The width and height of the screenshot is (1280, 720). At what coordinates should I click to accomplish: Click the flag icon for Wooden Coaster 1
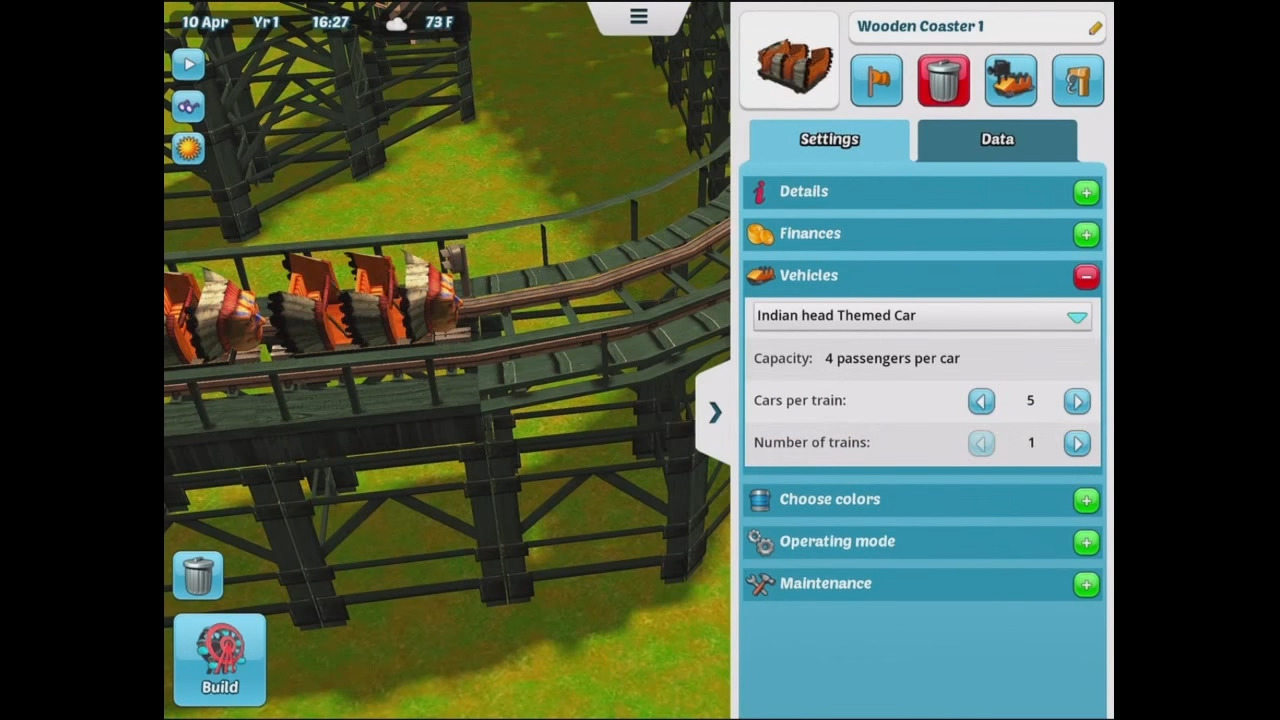876,80
